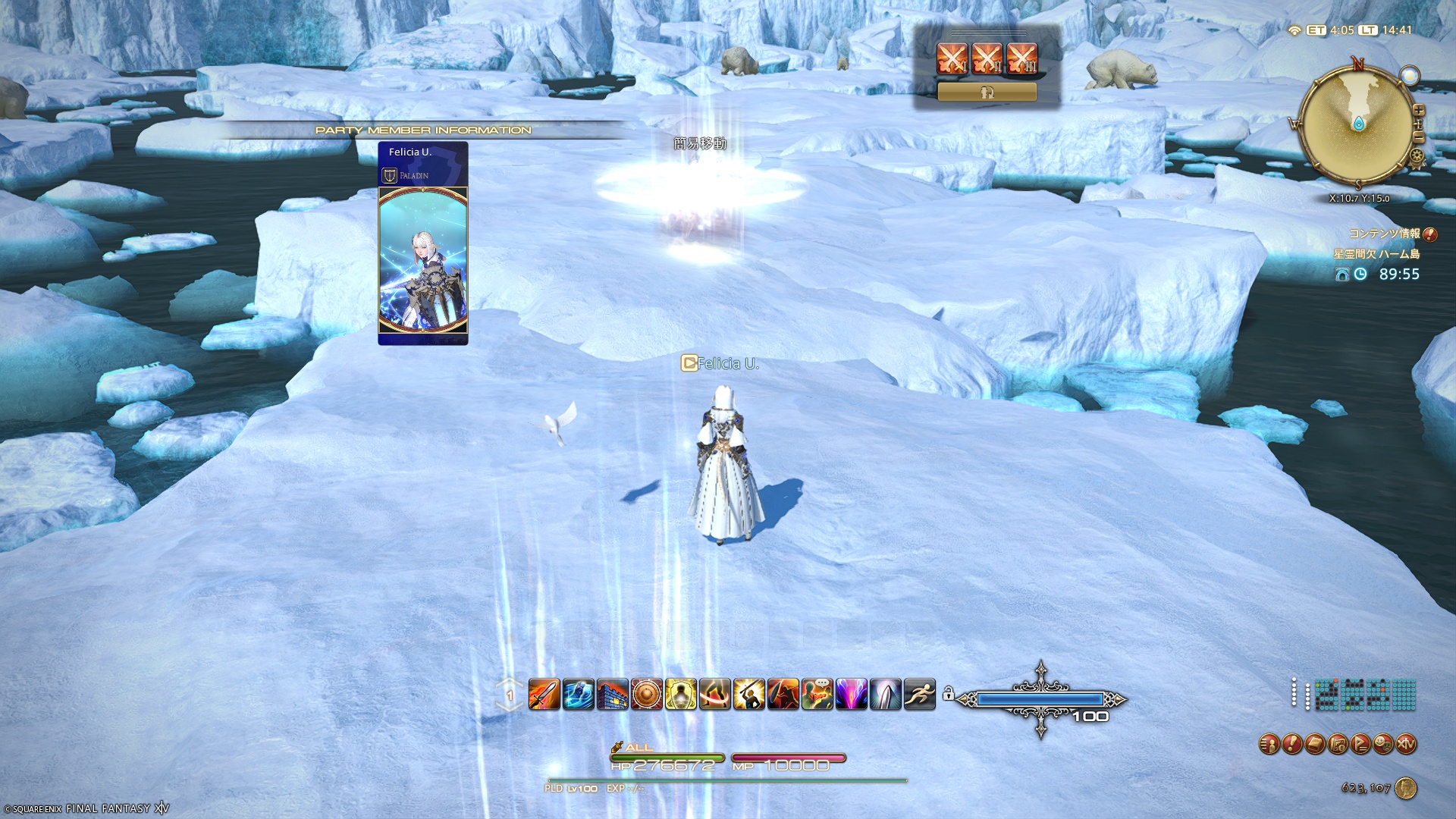1456x819 pixels.
Task: Select the duty action marked III
Action: (1021, 58)
